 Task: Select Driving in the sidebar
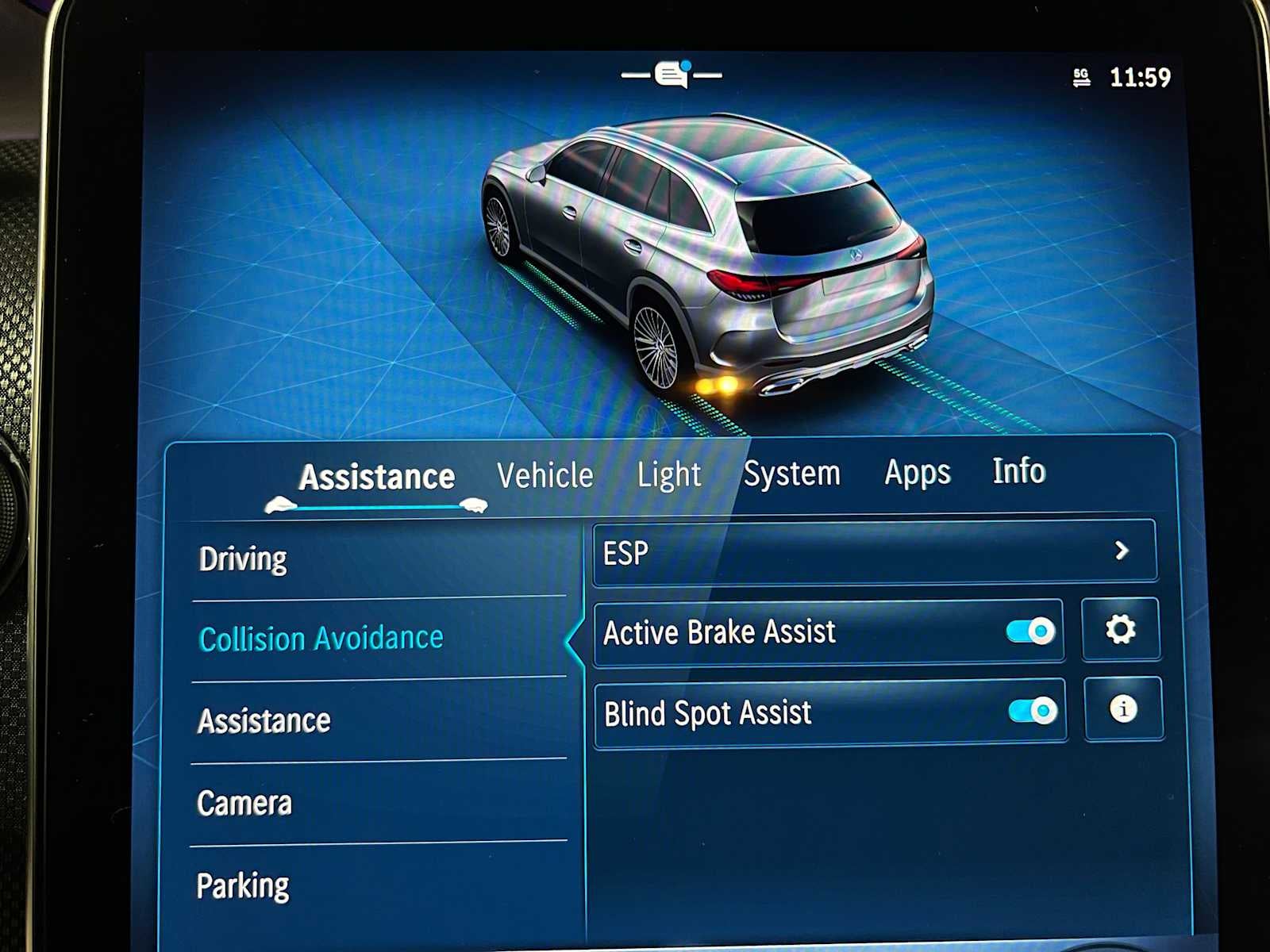click(x=243, y=559)
